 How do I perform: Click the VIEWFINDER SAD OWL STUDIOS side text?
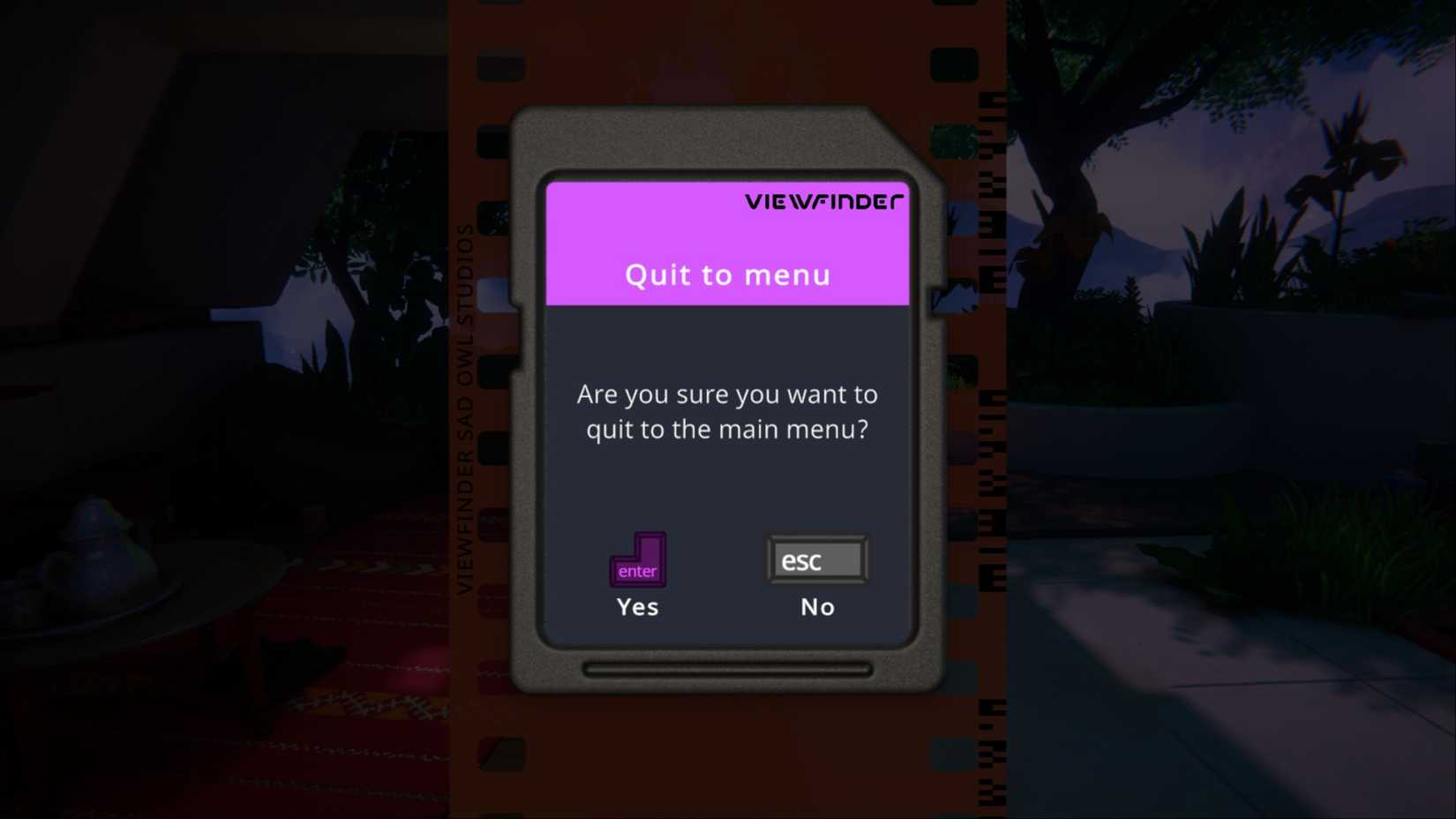(x=468, y=406)
